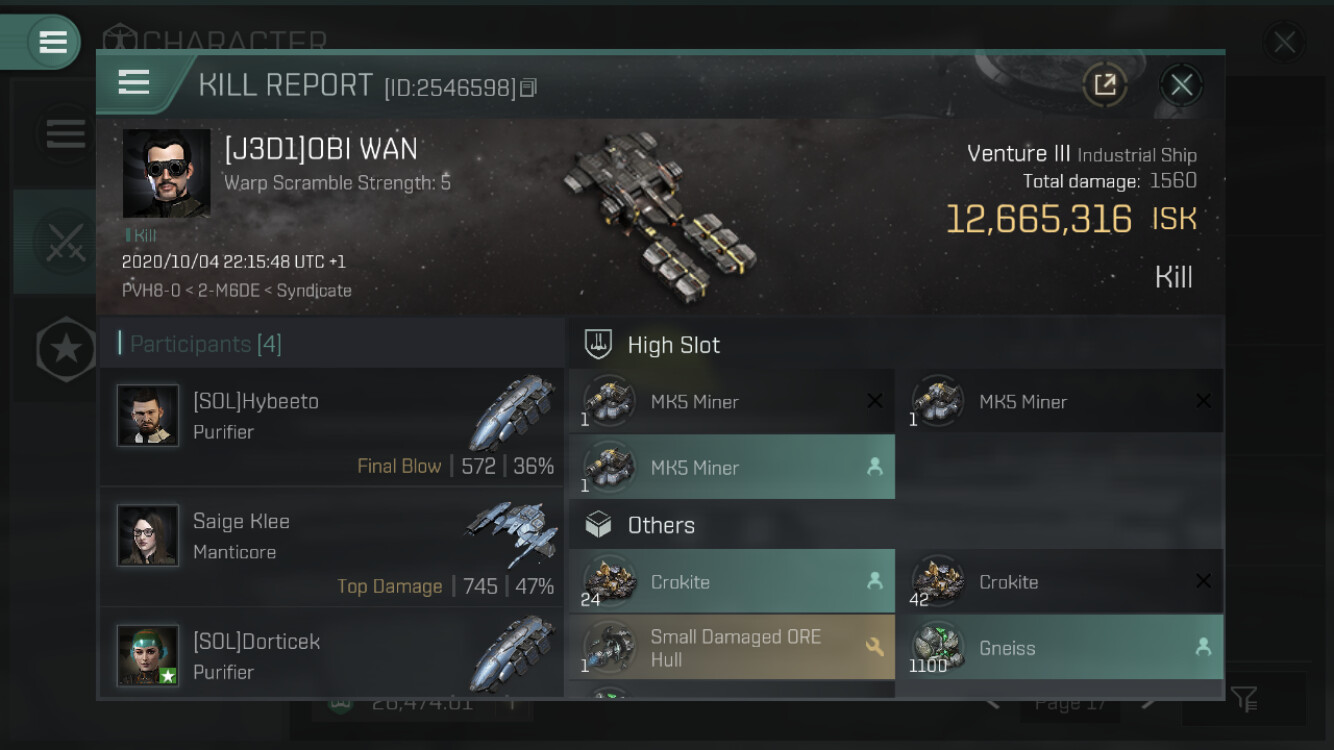
Task: Select the highlighted MK5 Miner slot
Action: tap(731, 467)
